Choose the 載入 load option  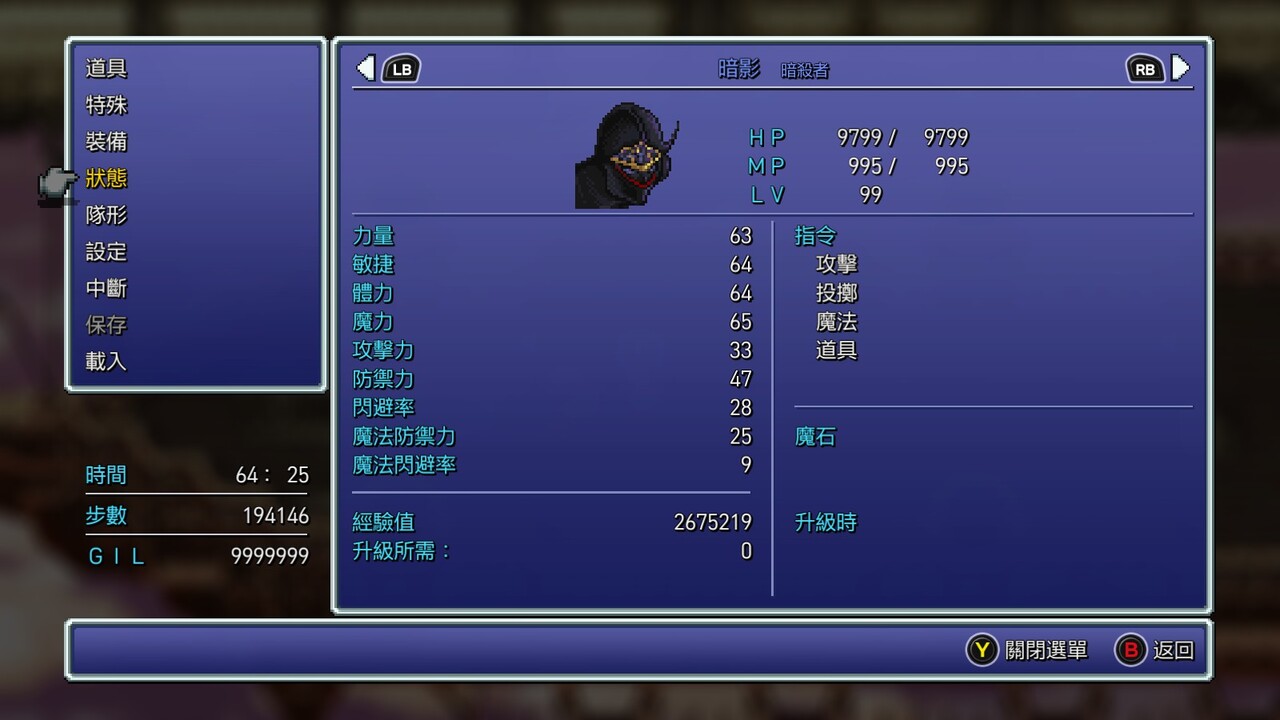[x=106, y=362]
